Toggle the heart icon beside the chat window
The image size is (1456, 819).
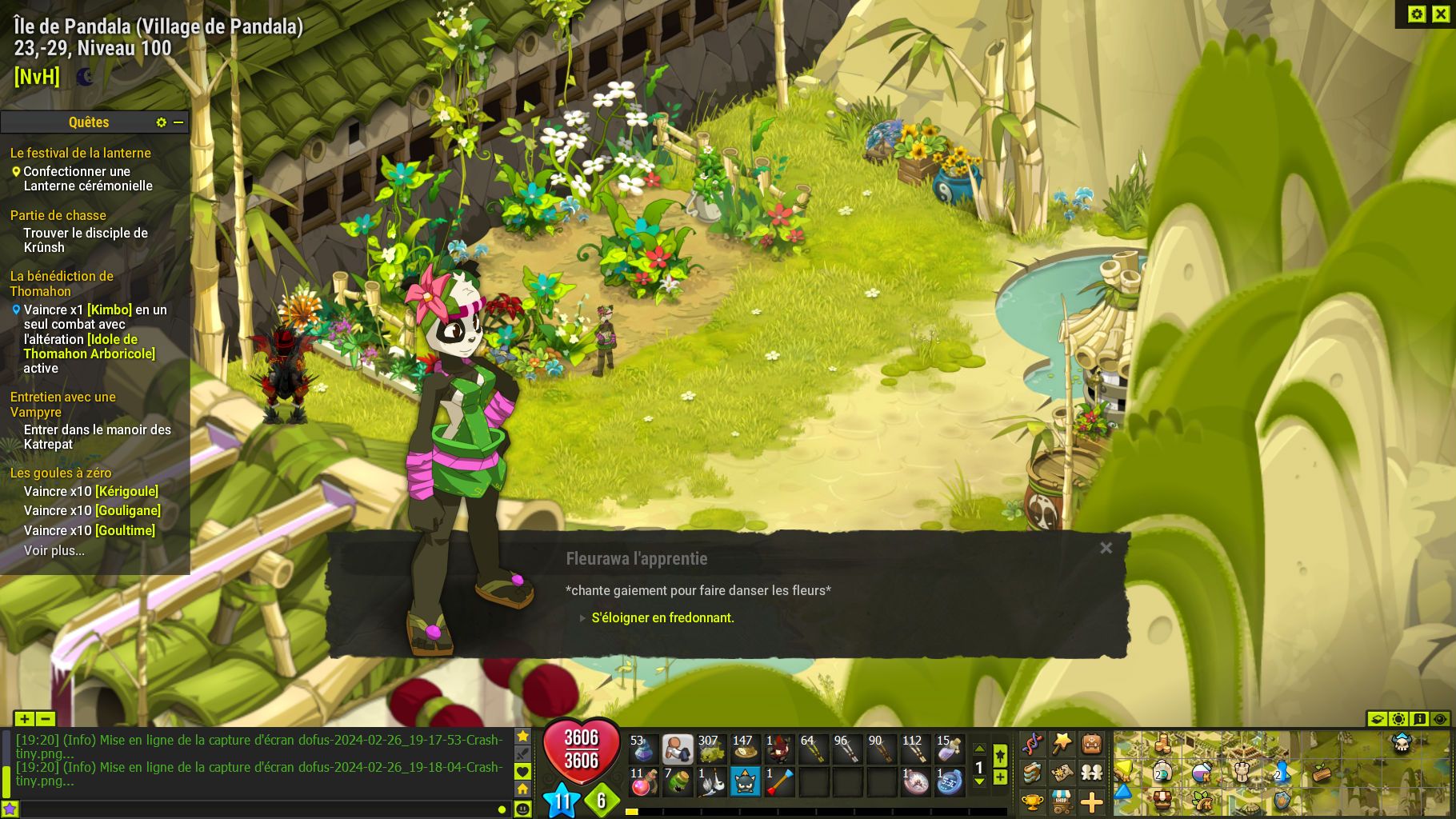tap(522, 773)
